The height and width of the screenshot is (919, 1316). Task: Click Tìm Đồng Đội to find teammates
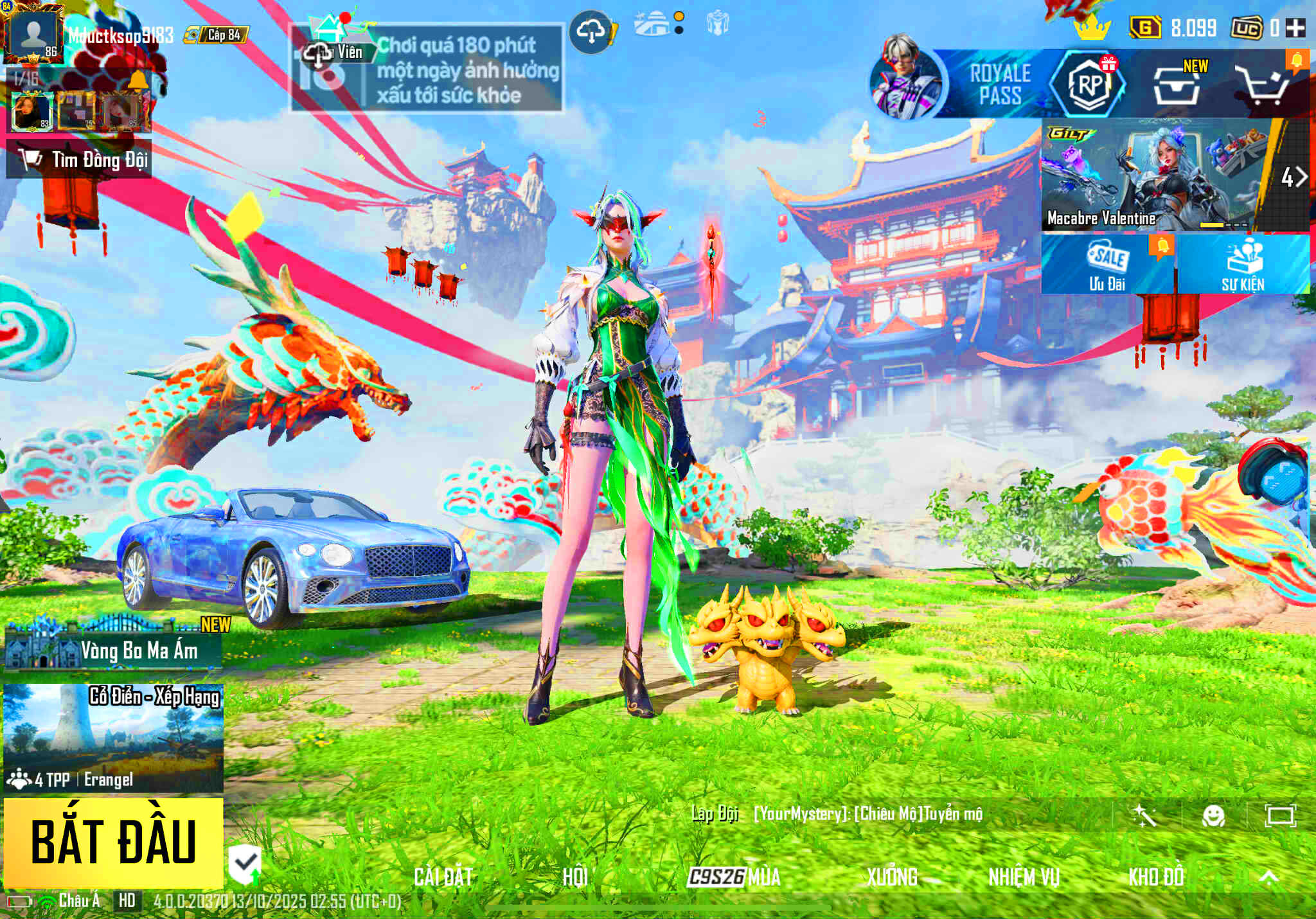coord(79,159)
